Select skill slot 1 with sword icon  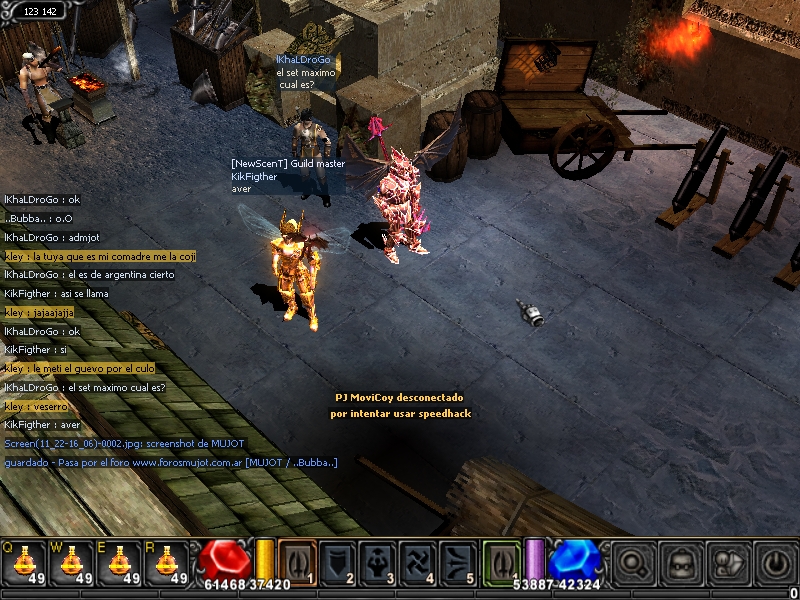(x=297, y=561)
